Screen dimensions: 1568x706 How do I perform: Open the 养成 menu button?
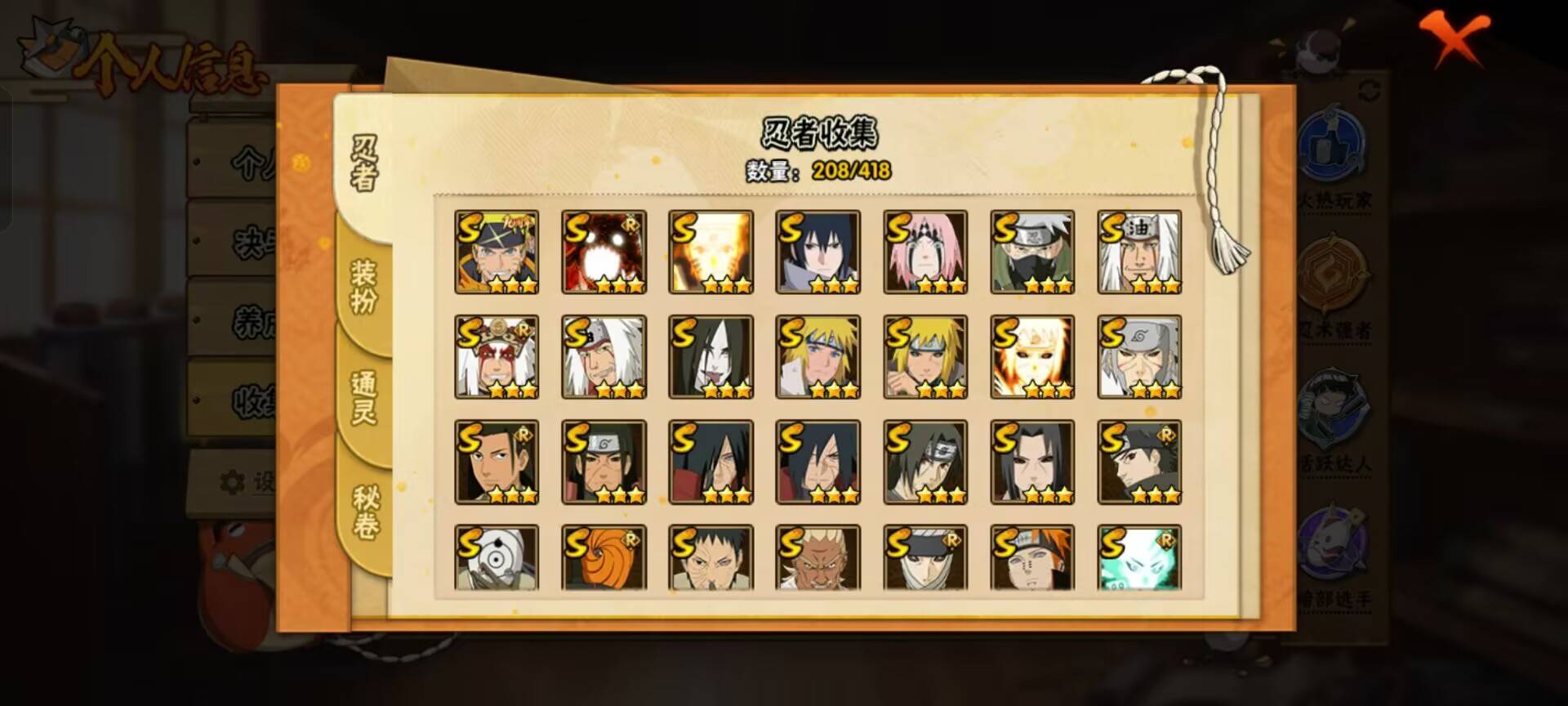[245, 315]
